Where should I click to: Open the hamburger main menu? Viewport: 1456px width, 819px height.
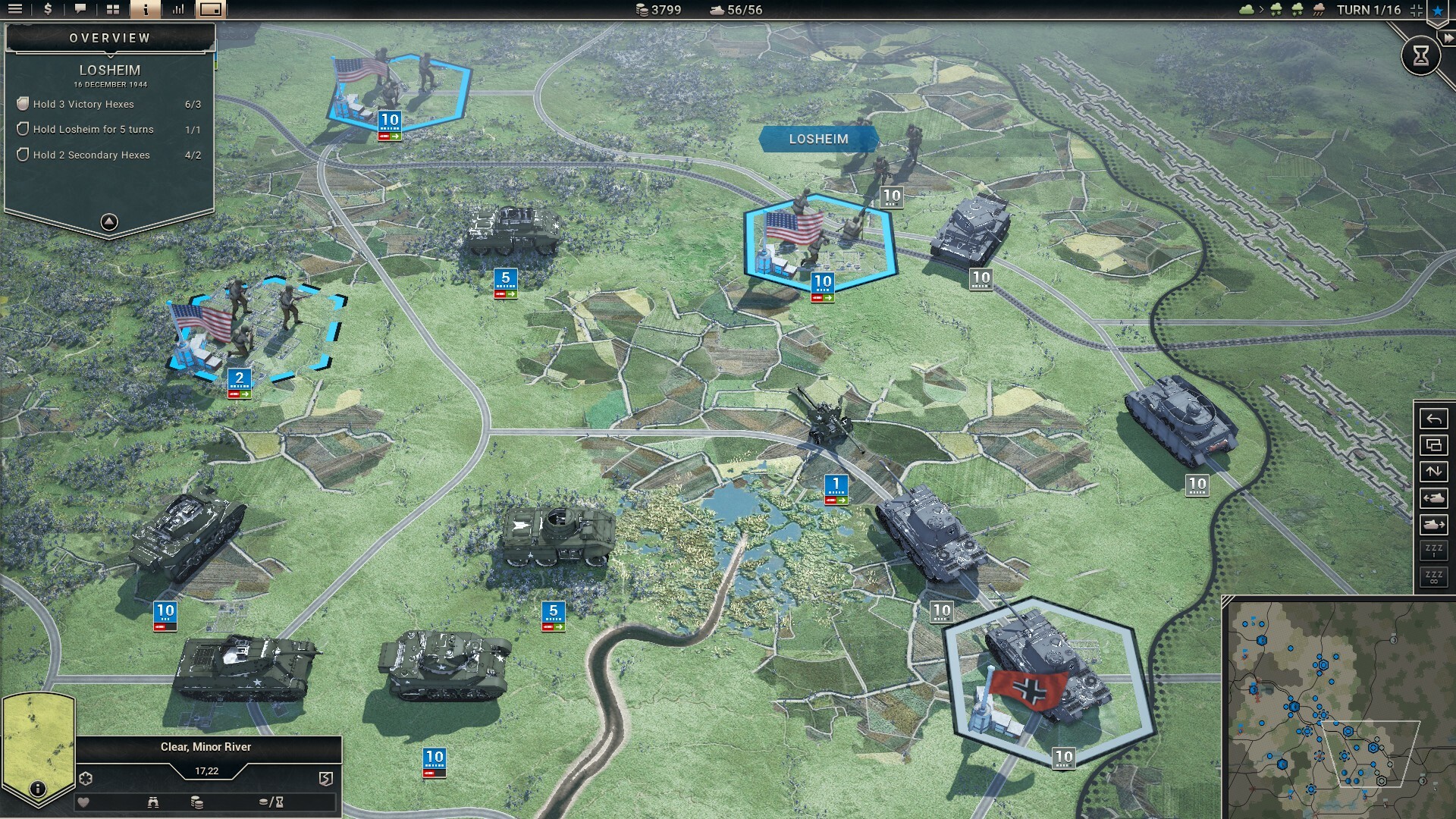15,10
